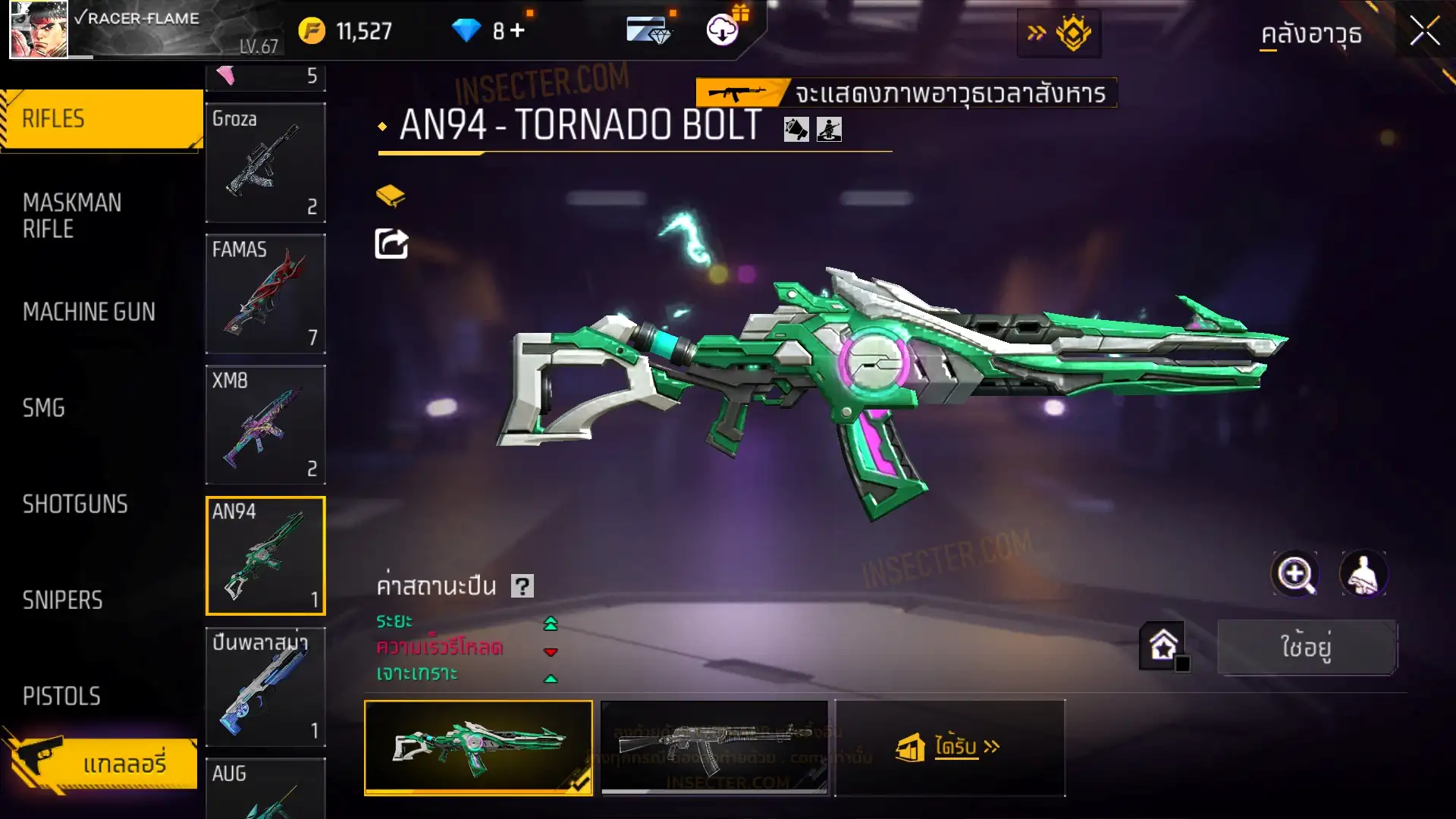Viewport: 1456px width, 819px height.
Task: Zoom in with the magnifier button
Action: (1294, 574)
